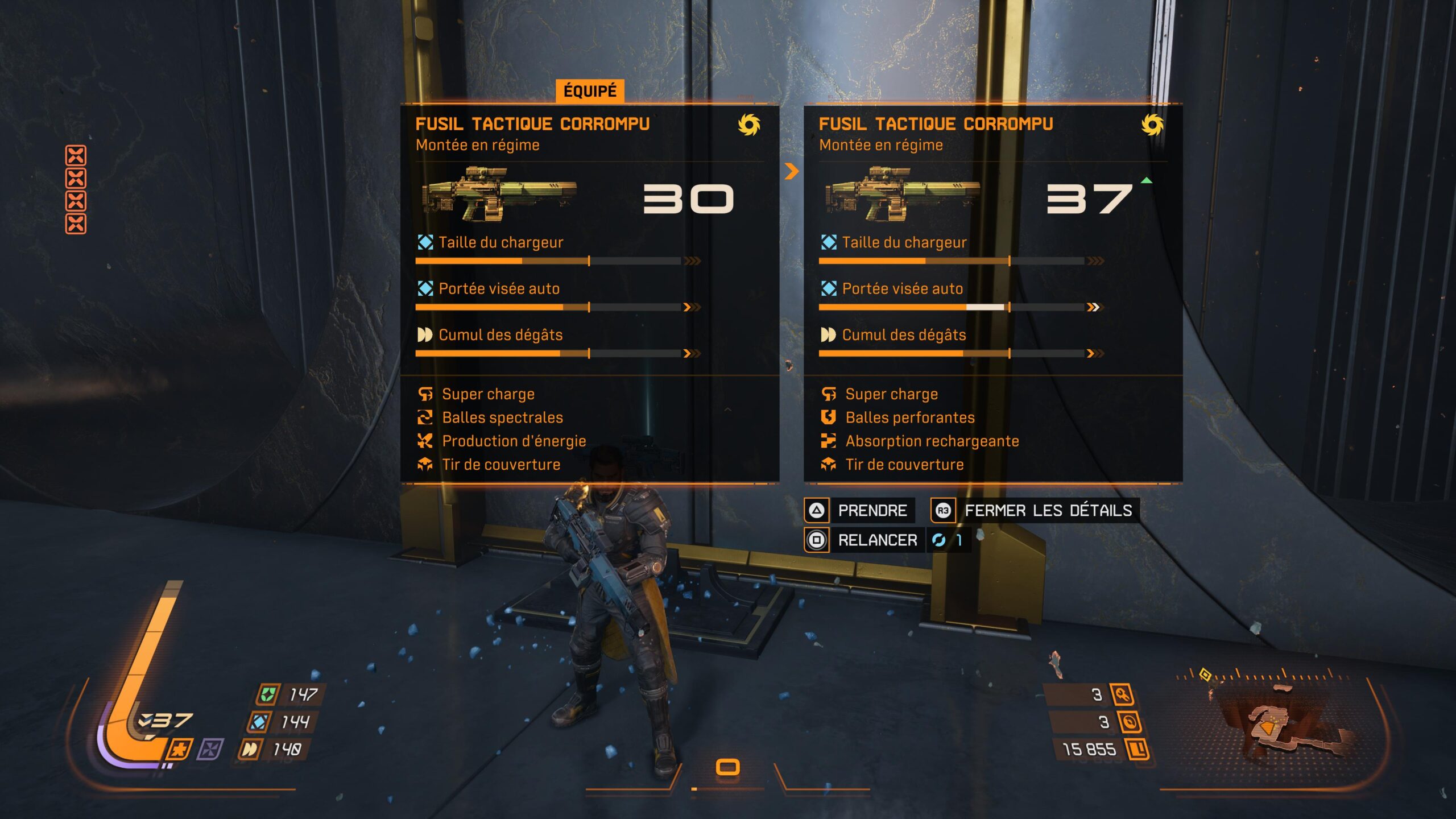Select the 15 855 currency icon
Viewport: 1456px width, 819px height.
(1137, 749)
